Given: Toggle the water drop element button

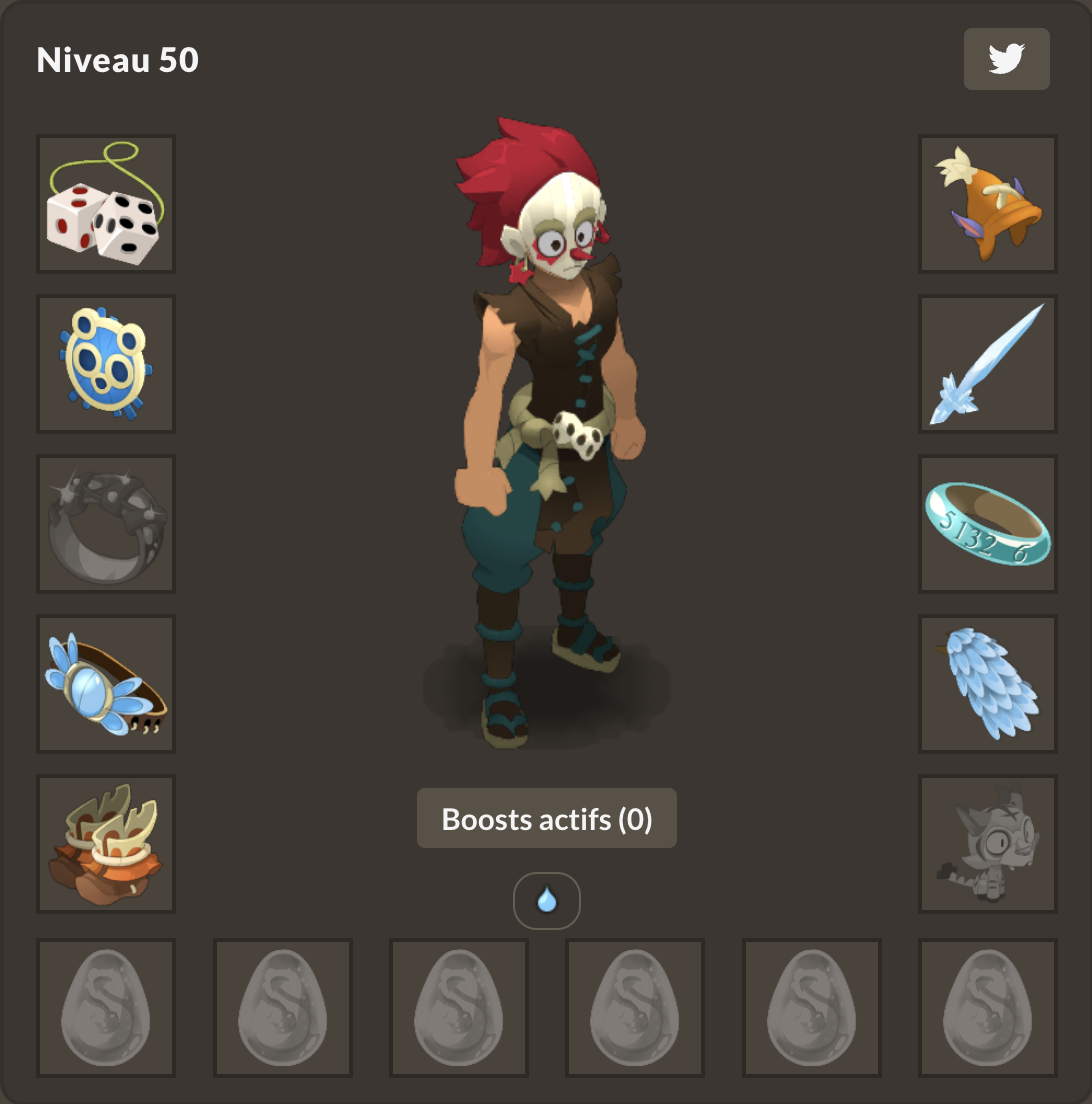Looking at the screenshot, I should [x=547, y=901].
